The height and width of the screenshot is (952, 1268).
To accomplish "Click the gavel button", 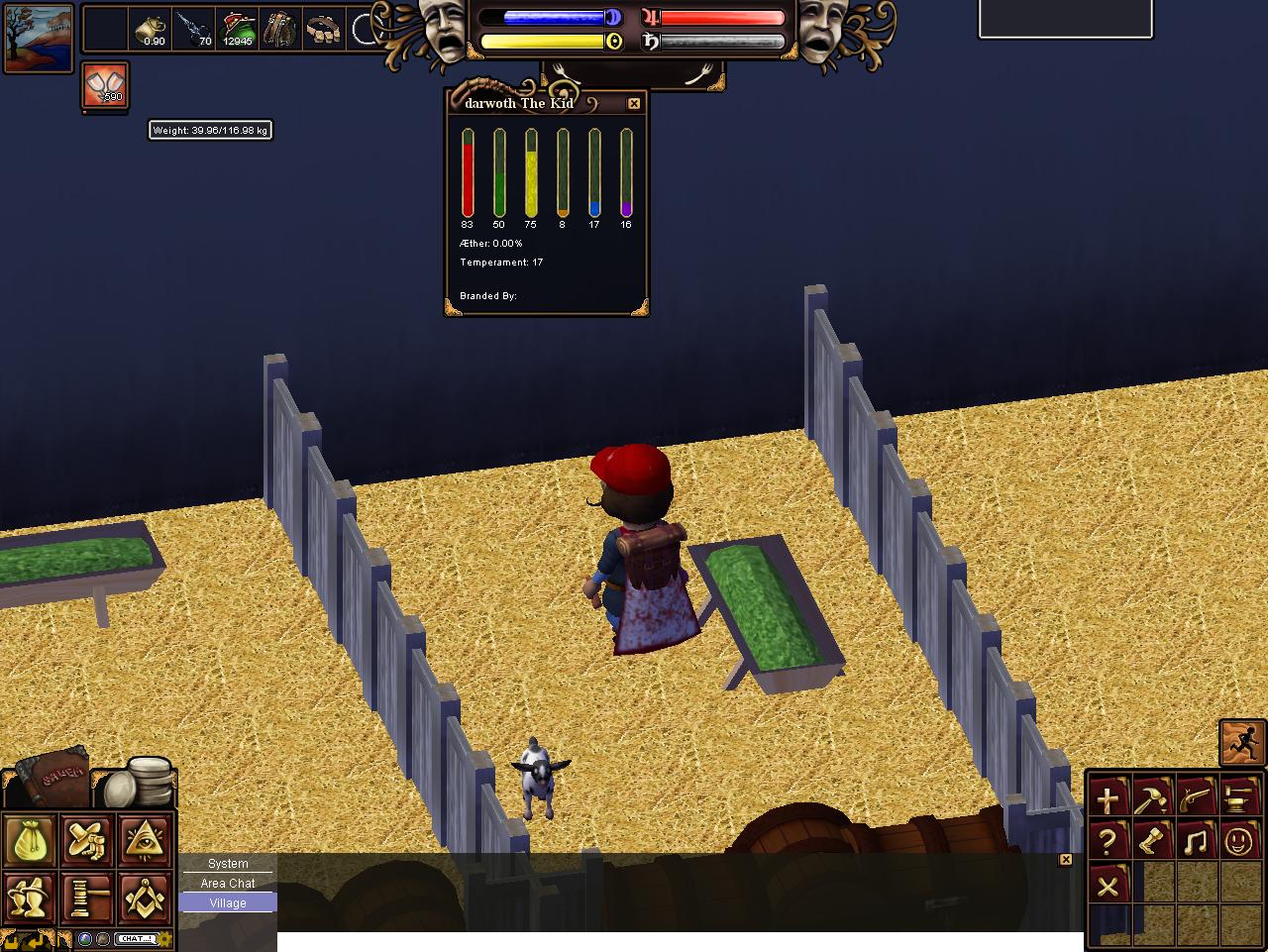I will click(x=87, y=898).
